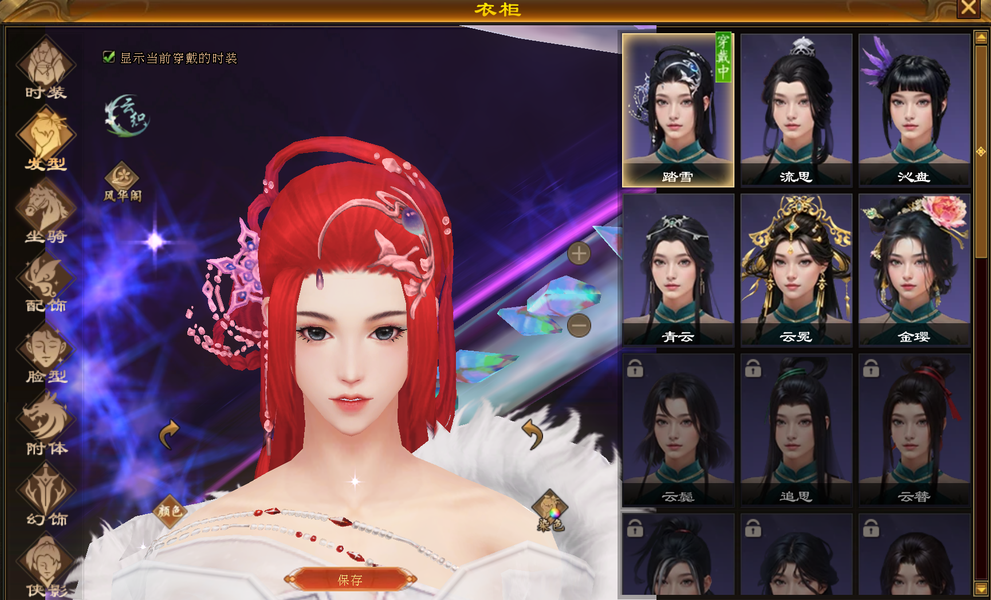Open the 凤华阁 shop icon
Viewport: 991px width, 600px height.
(x=121, y=180)
